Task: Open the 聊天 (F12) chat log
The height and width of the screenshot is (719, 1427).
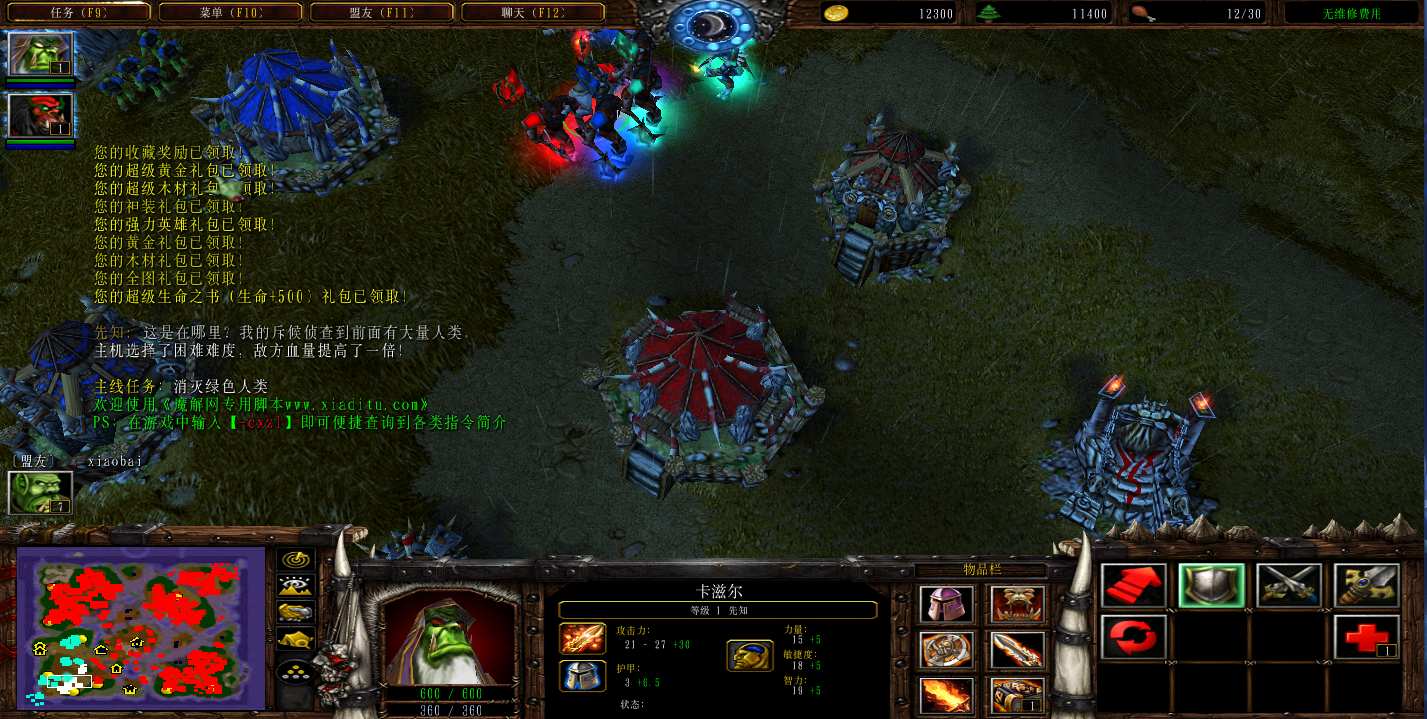Action: (x=532, y=13)
